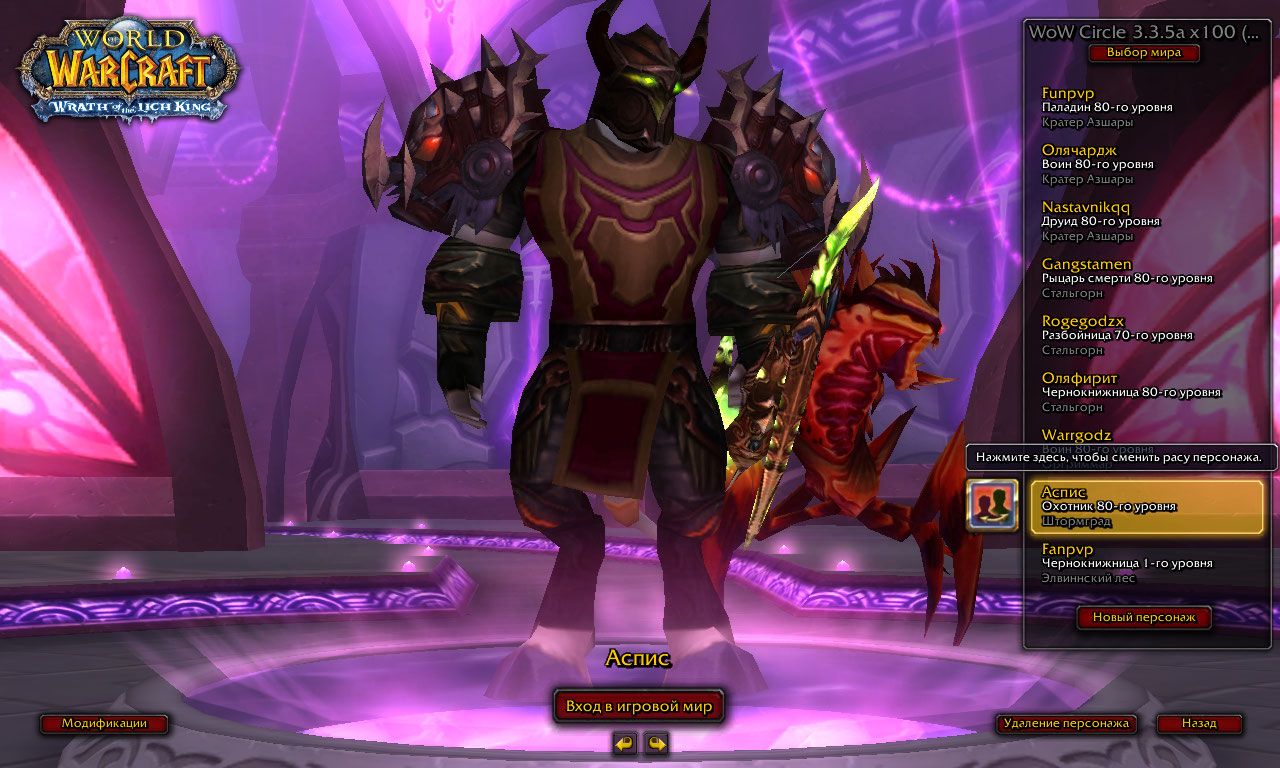
Task: Rotate character with the left arrow
Action: (x=625, y=743)
